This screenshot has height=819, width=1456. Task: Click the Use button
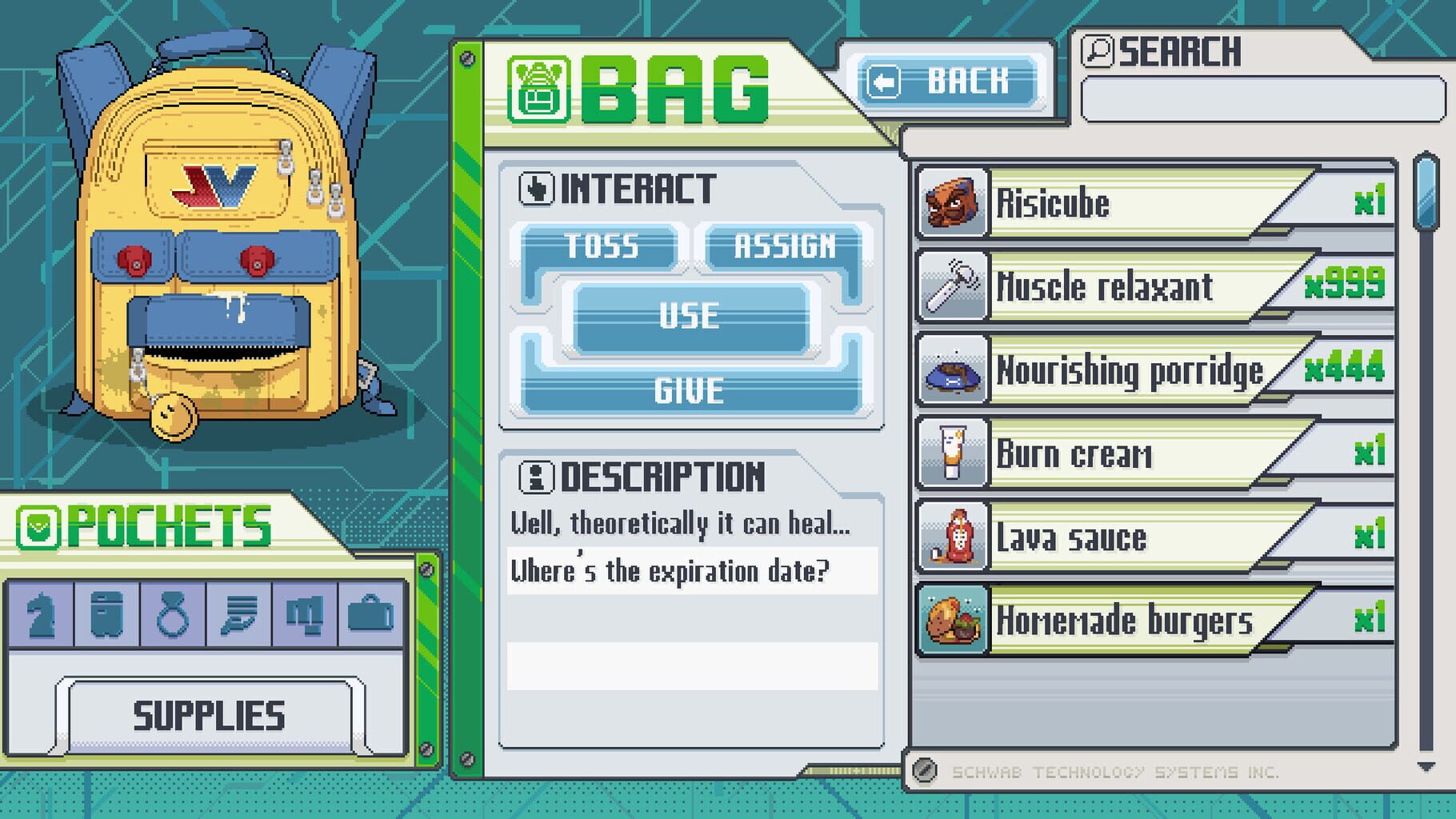[692, 318]
